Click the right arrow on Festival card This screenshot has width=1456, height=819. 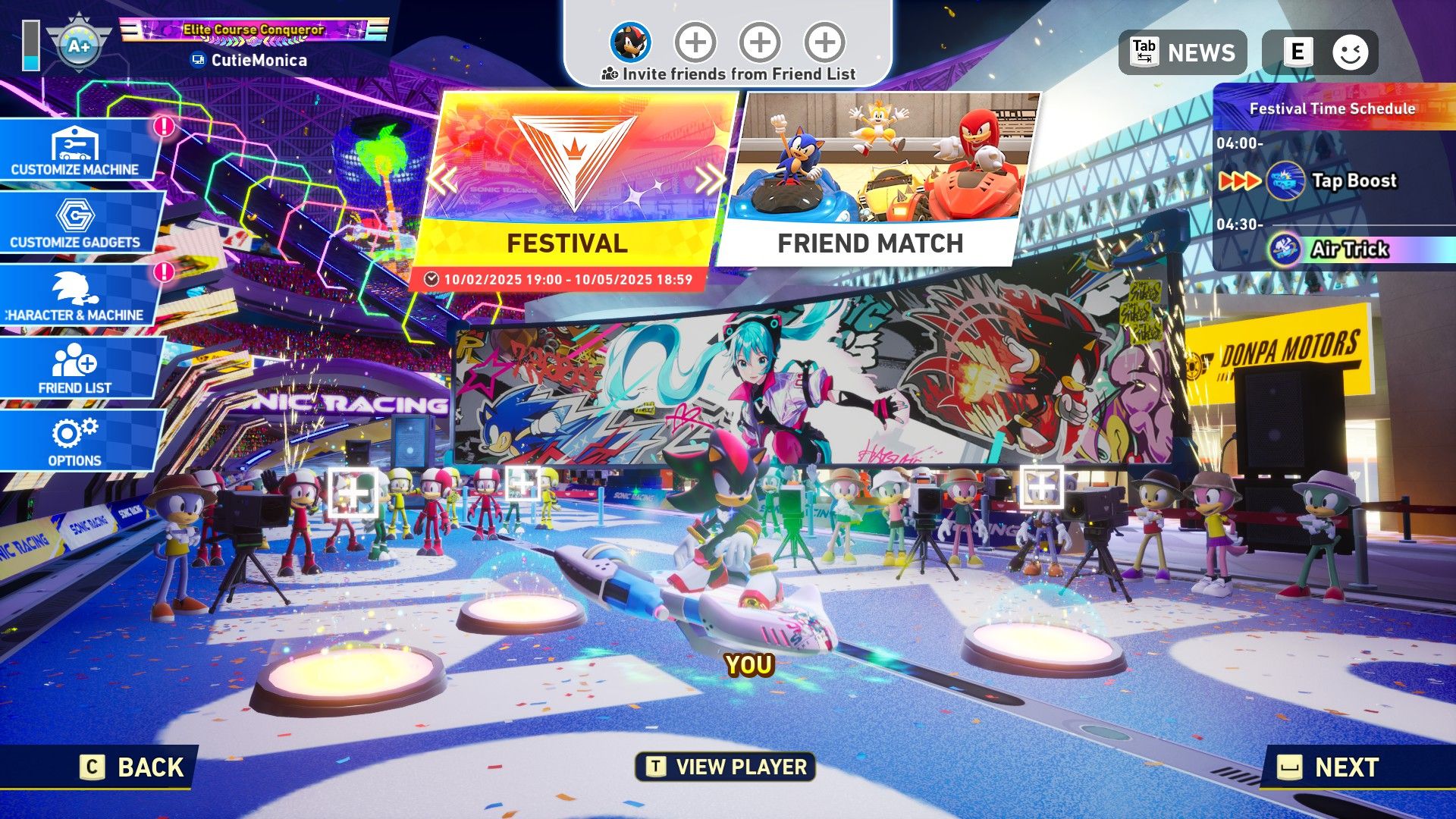point(710,180)
